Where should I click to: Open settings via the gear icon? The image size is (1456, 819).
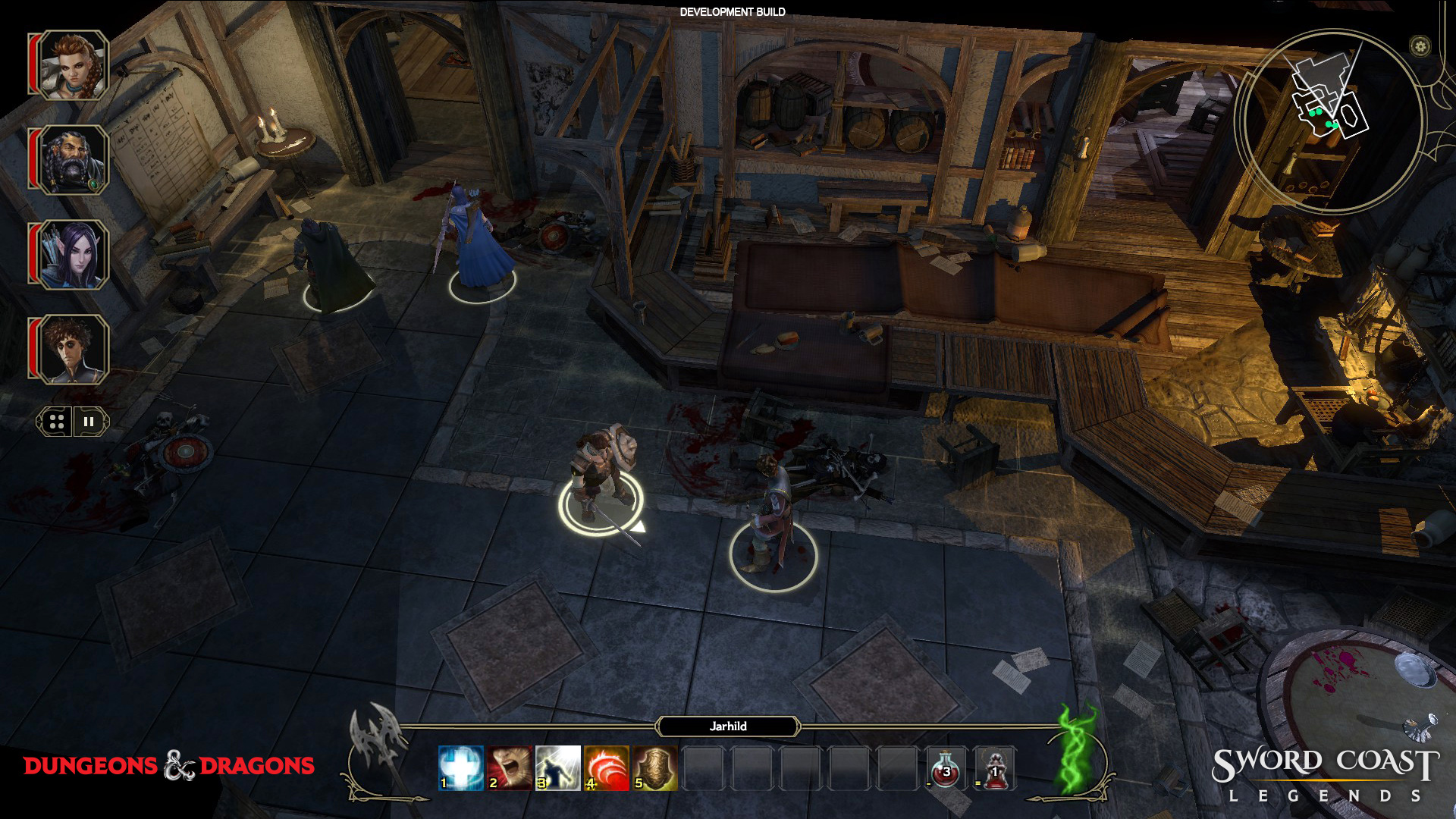point(1420,46)
